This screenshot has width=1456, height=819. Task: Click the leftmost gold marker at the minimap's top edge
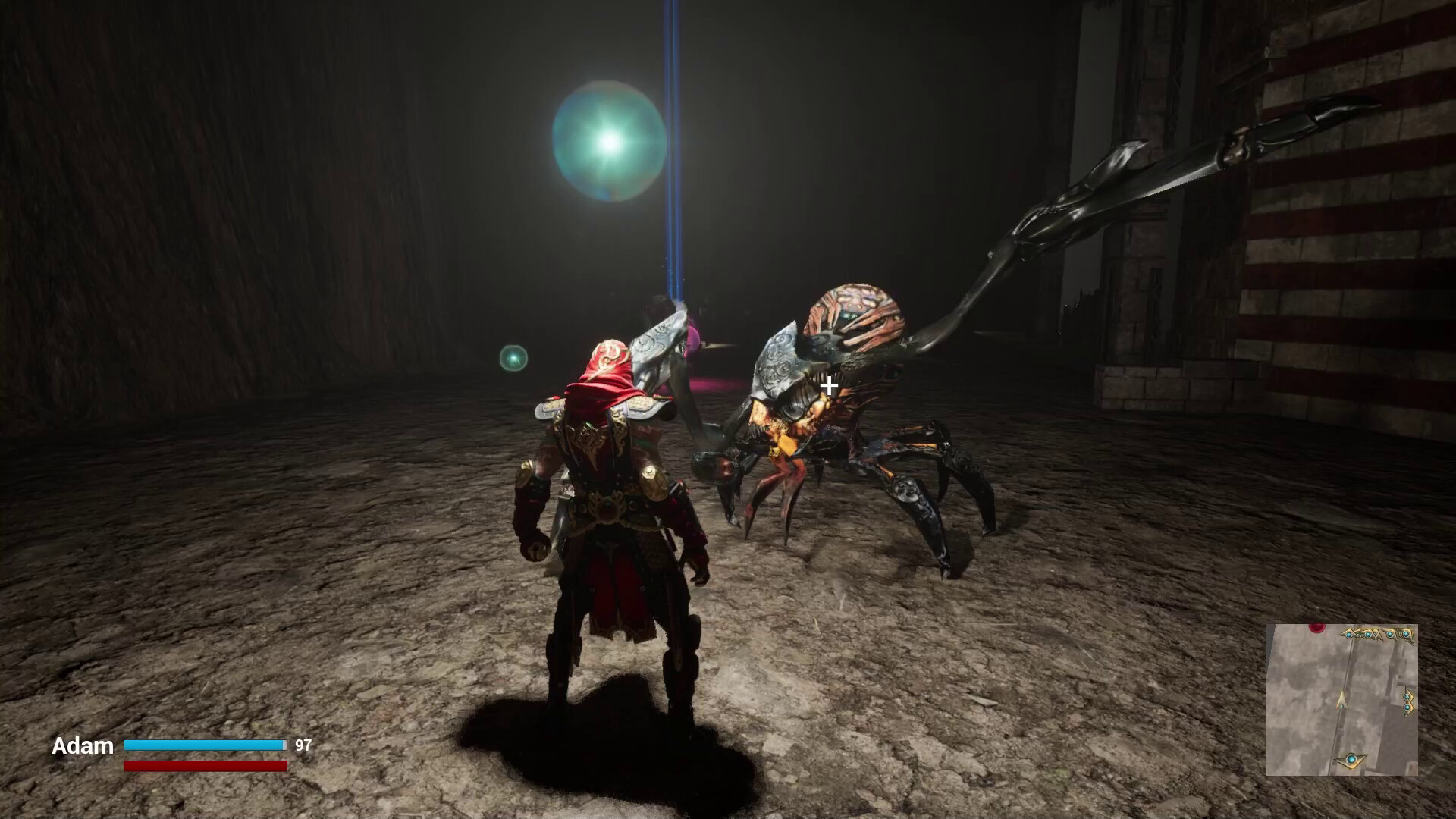point(1348,635)
